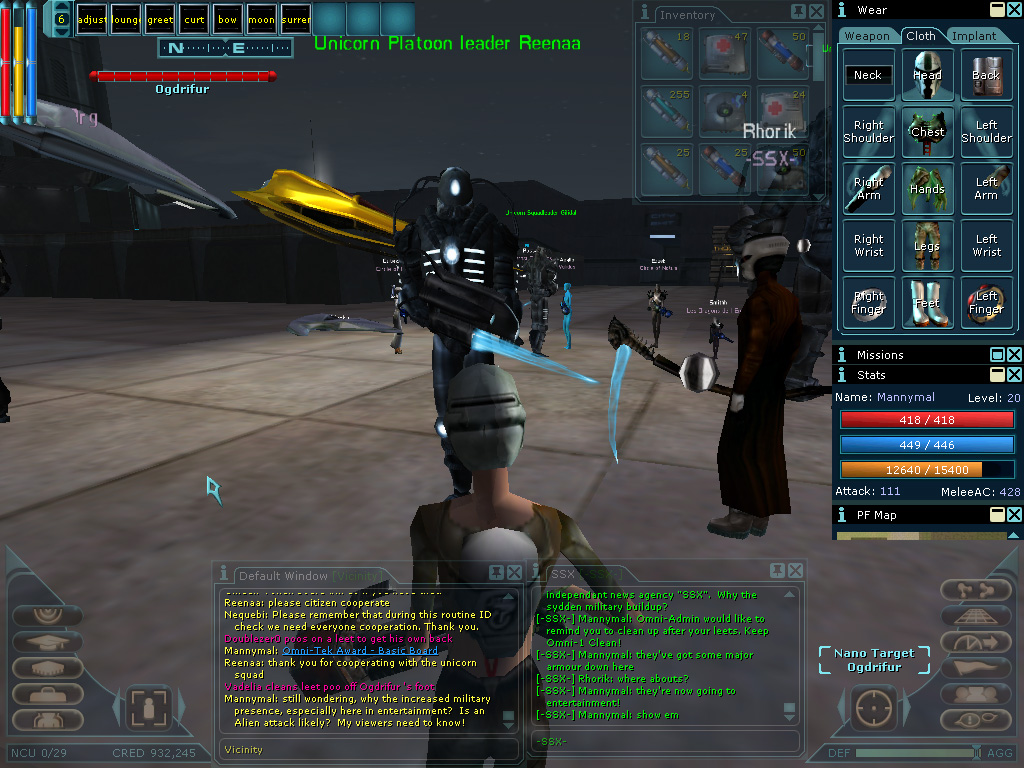Close the Wear window

pyautogui.click(x=1014, y=9)
